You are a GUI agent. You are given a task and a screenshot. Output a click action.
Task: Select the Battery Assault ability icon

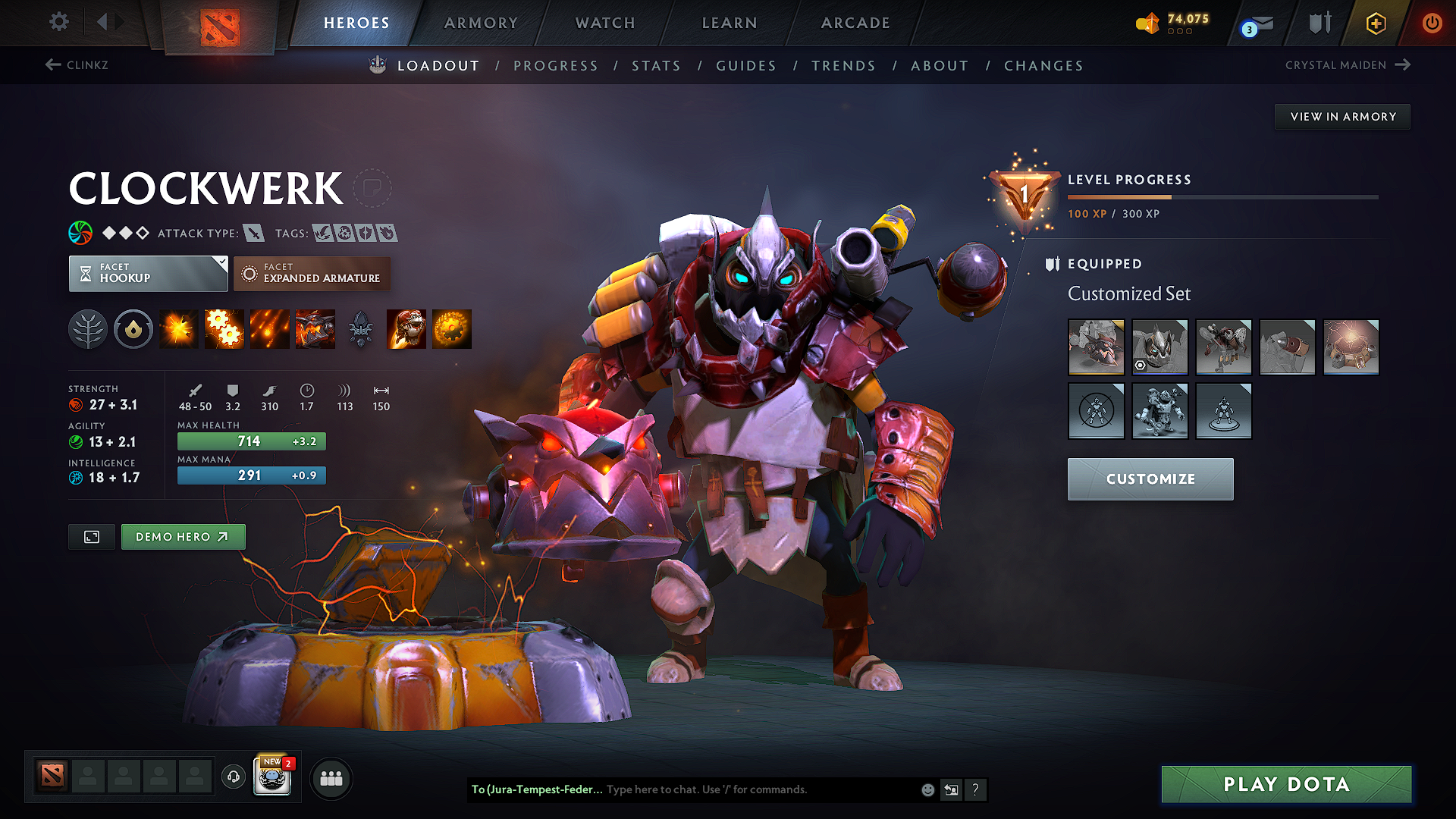178,329
